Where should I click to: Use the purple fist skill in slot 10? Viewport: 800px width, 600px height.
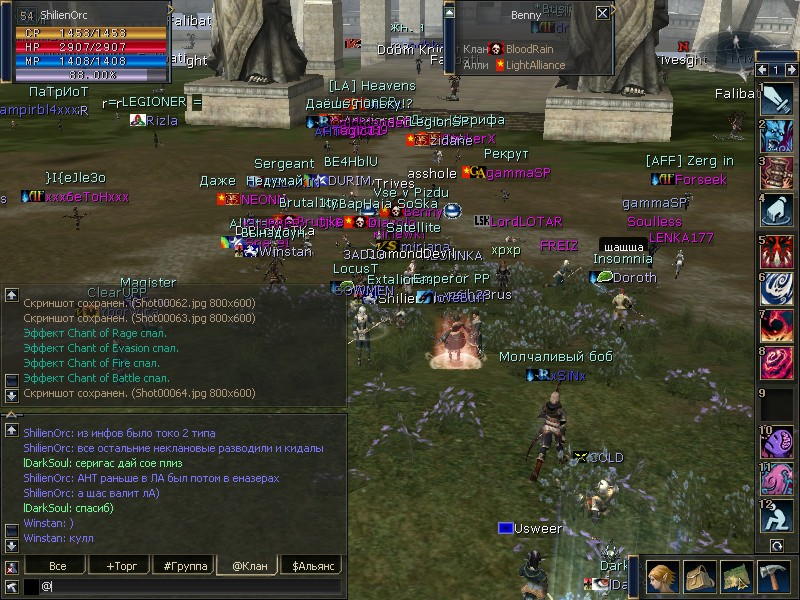(x=777, y=440)
